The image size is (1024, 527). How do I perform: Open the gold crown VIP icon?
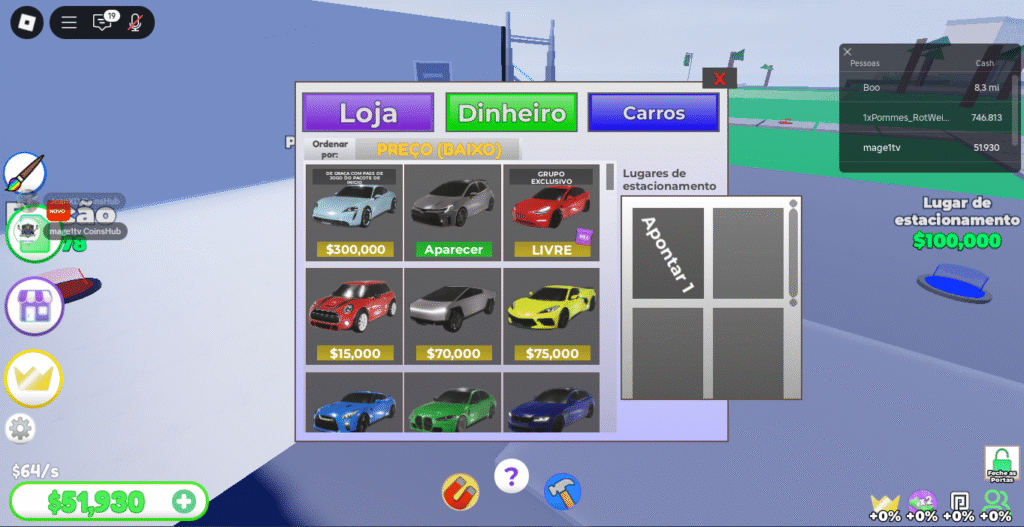click(x=34, y=378)
